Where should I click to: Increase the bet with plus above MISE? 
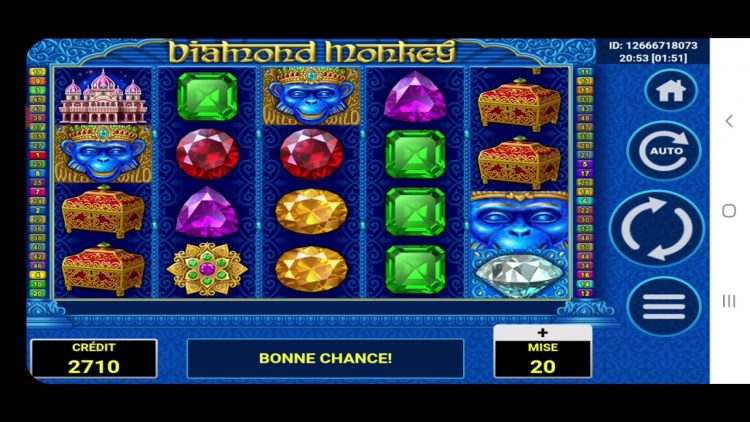click(x=542, y=334)
